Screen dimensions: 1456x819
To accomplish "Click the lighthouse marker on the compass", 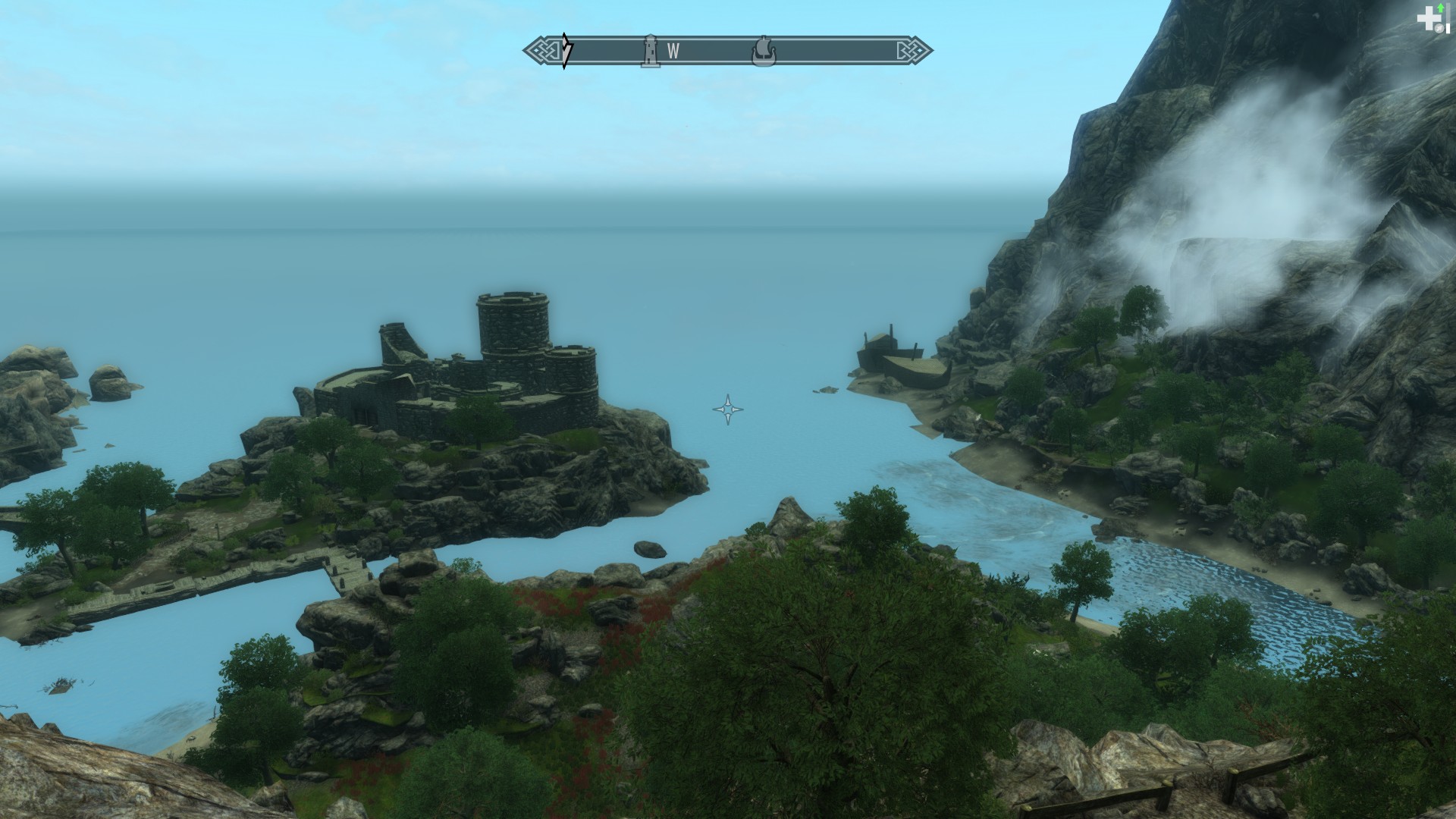I will click(x=650, y=51).
